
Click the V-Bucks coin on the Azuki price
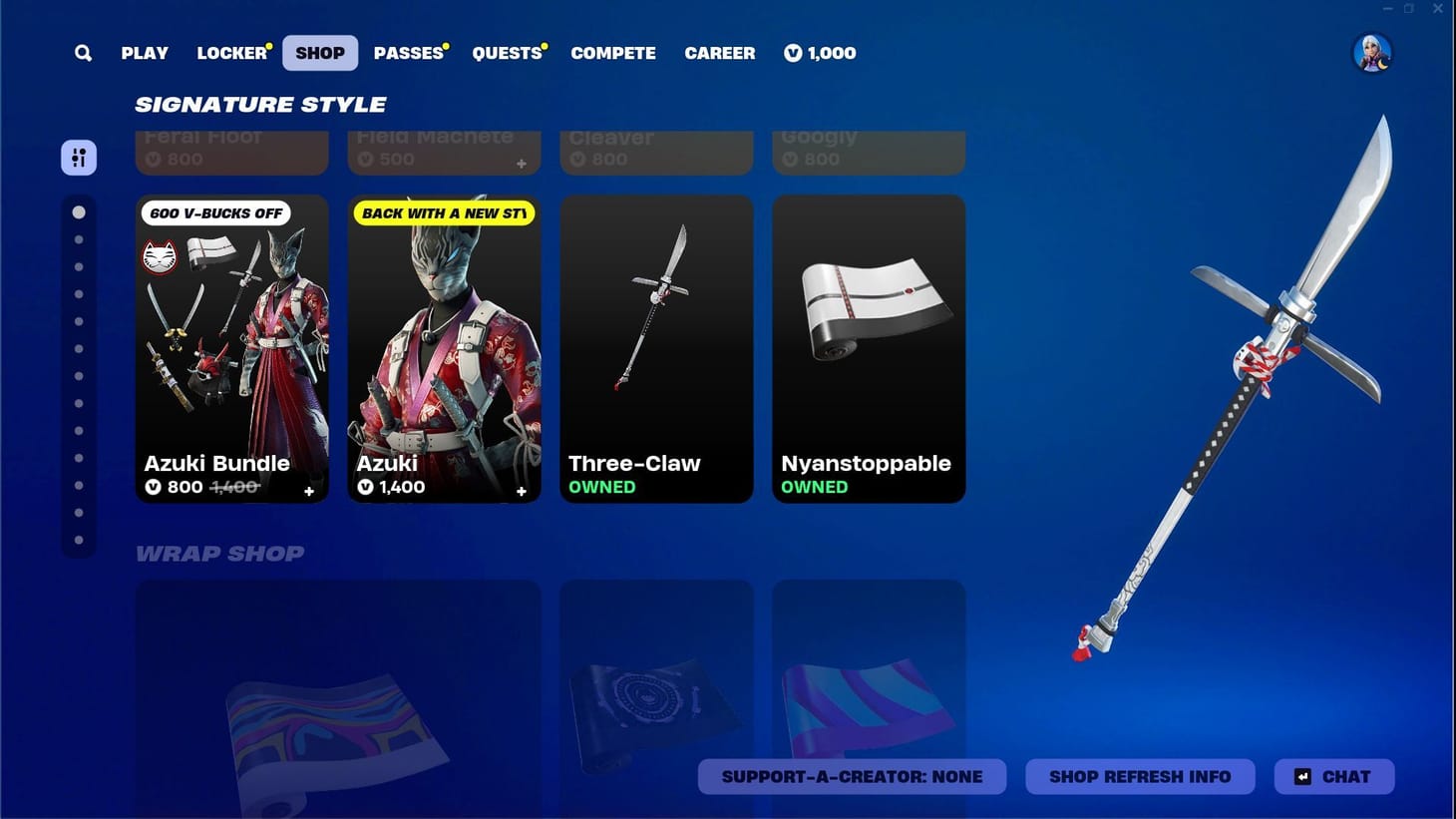[365, 488]
